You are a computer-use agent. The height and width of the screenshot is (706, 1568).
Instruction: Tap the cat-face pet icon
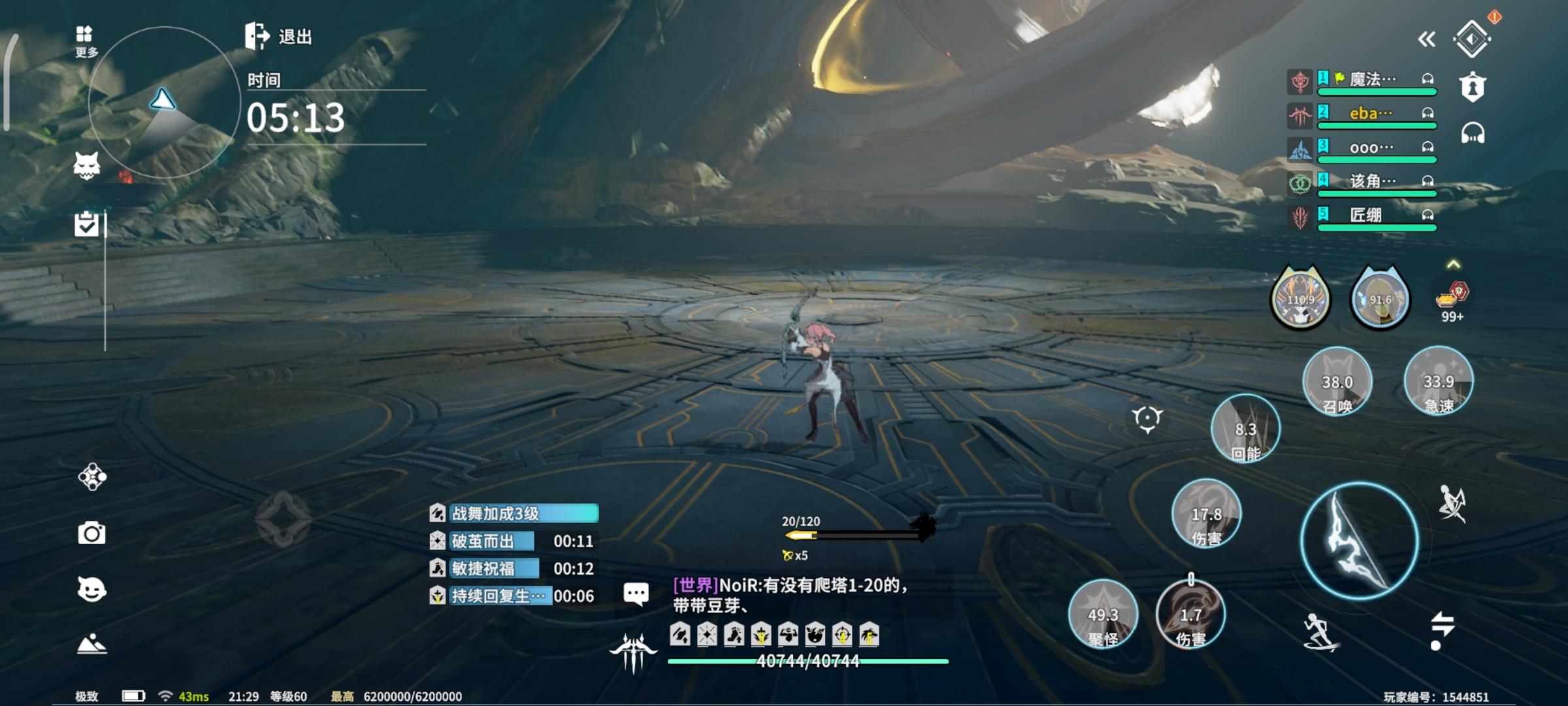point(87,166)
